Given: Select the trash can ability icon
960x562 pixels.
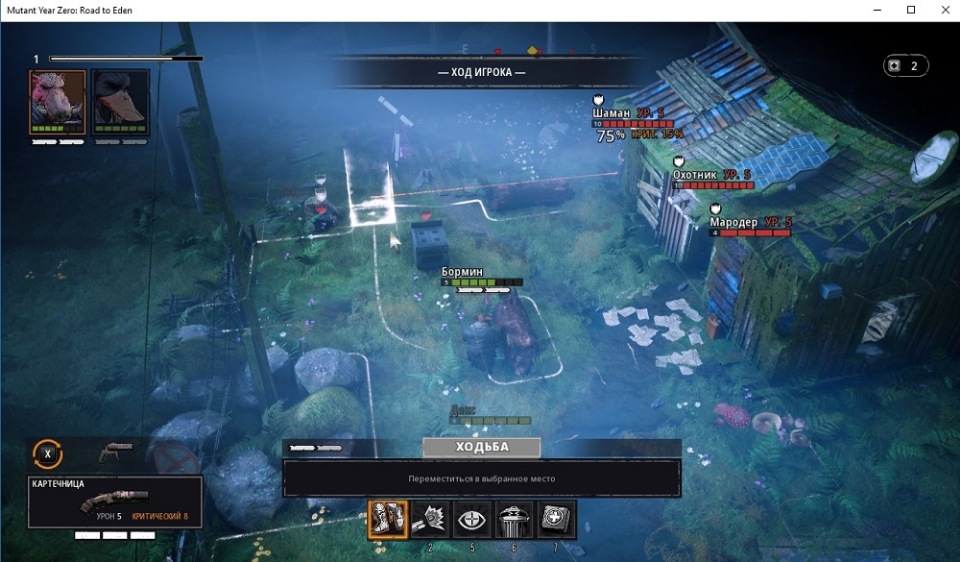Looking at the screenshot, I should [x=514, y=520].
